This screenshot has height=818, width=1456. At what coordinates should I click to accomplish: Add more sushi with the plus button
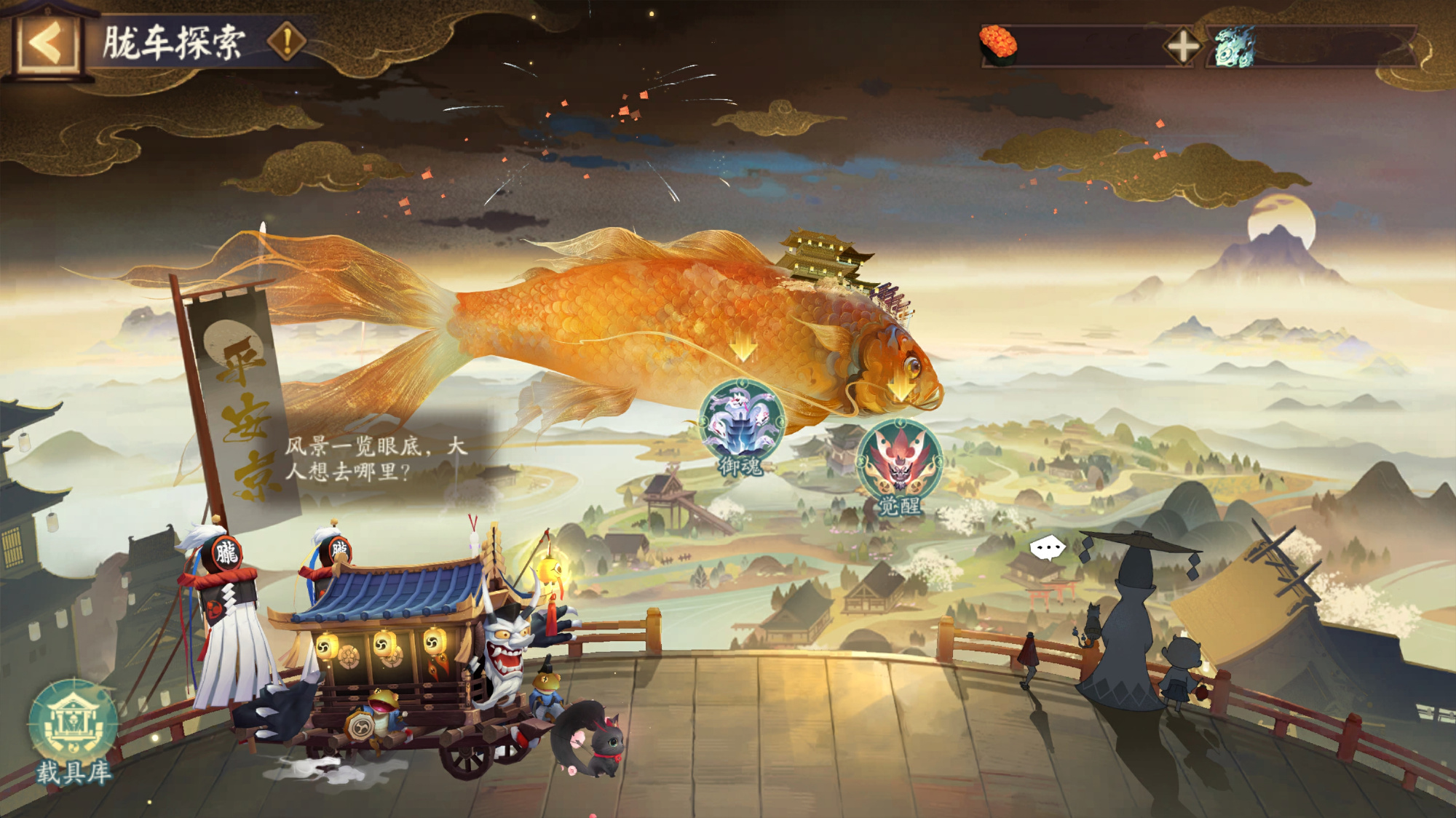point(1182,47)
